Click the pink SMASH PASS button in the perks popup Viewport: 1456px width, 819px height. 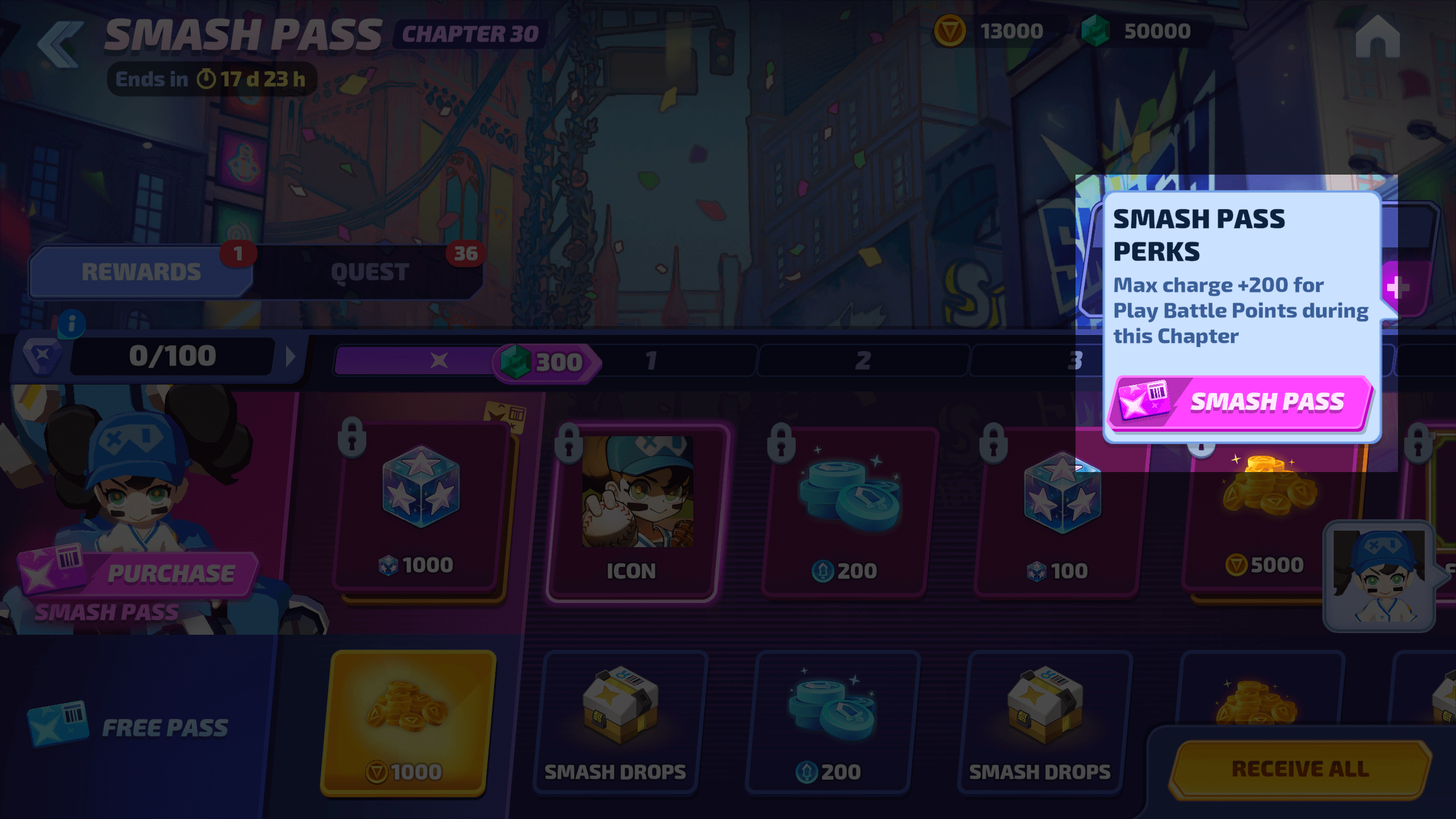click(x=1240, y=403)
